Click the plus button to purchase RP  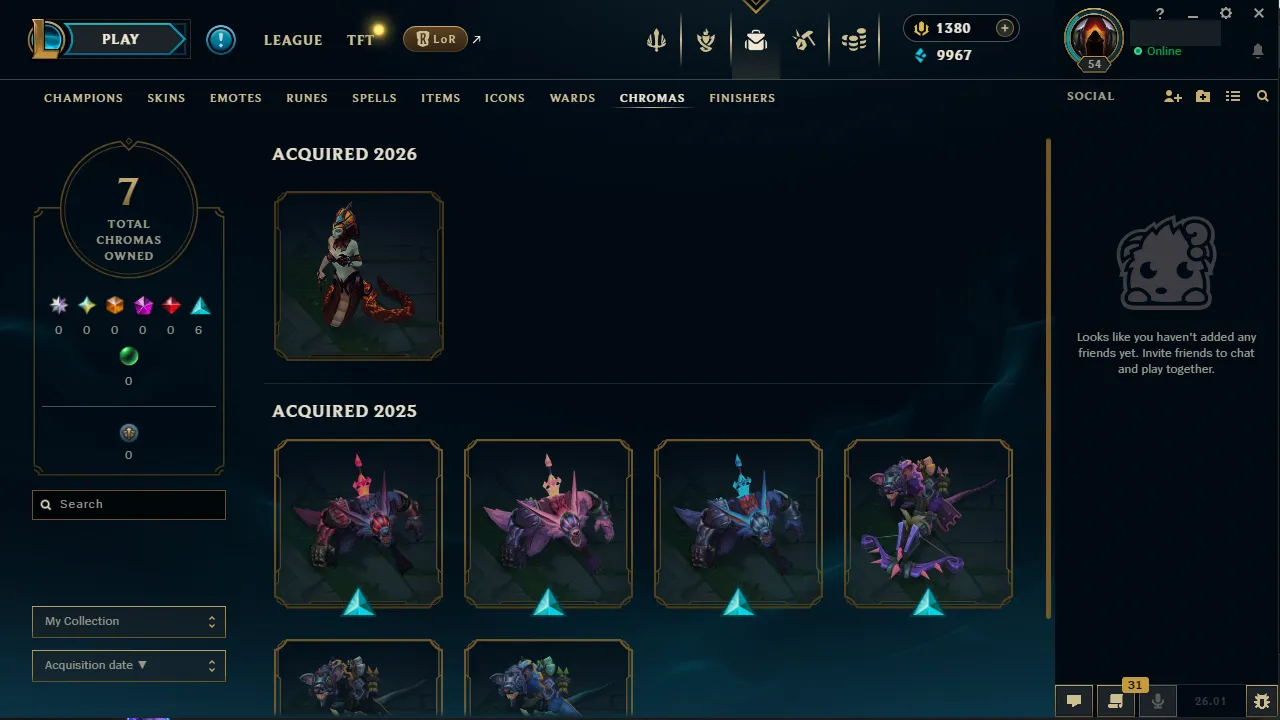tap(1004, 28)
